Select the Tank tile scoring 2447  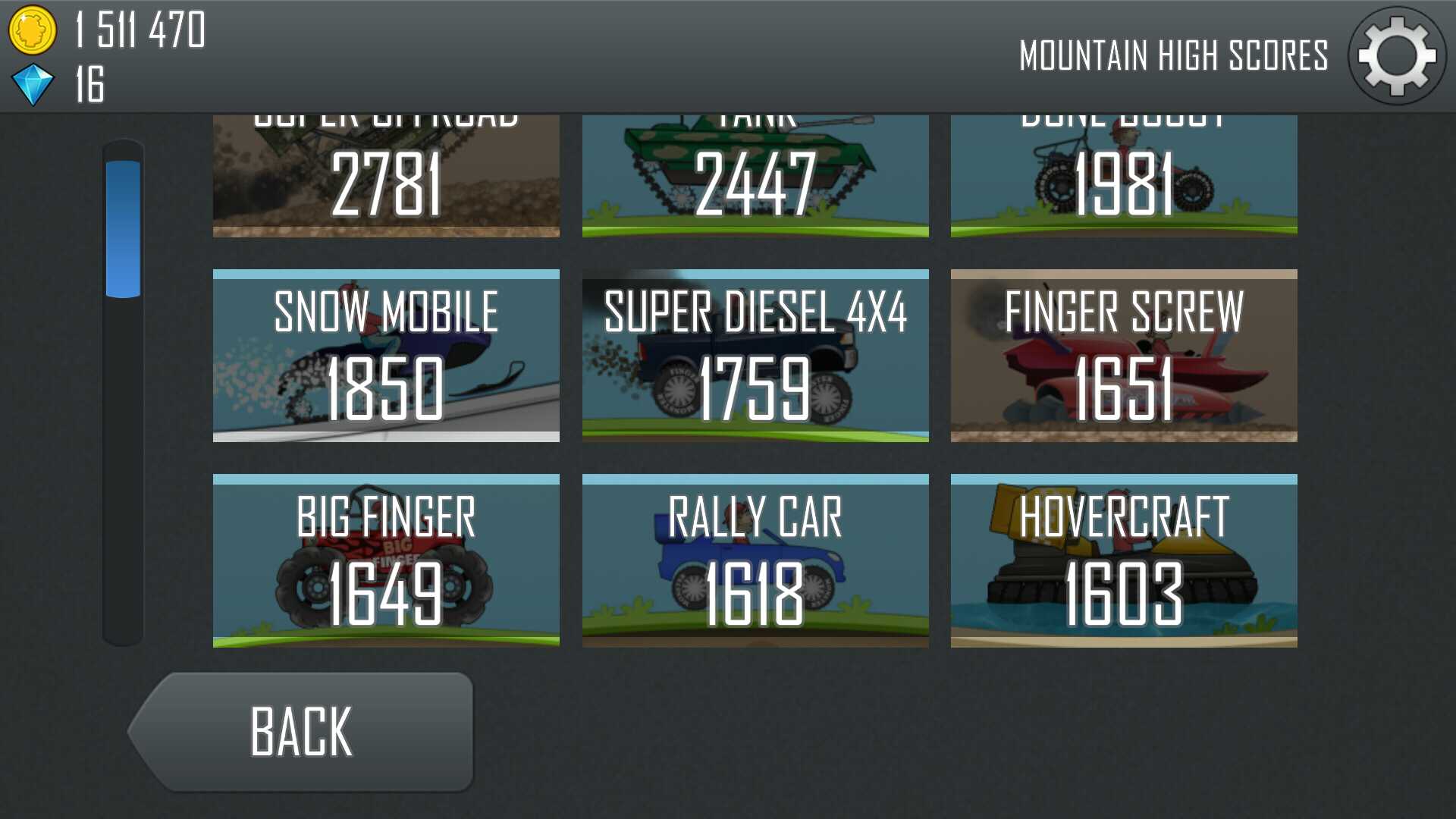pos(755,176)
